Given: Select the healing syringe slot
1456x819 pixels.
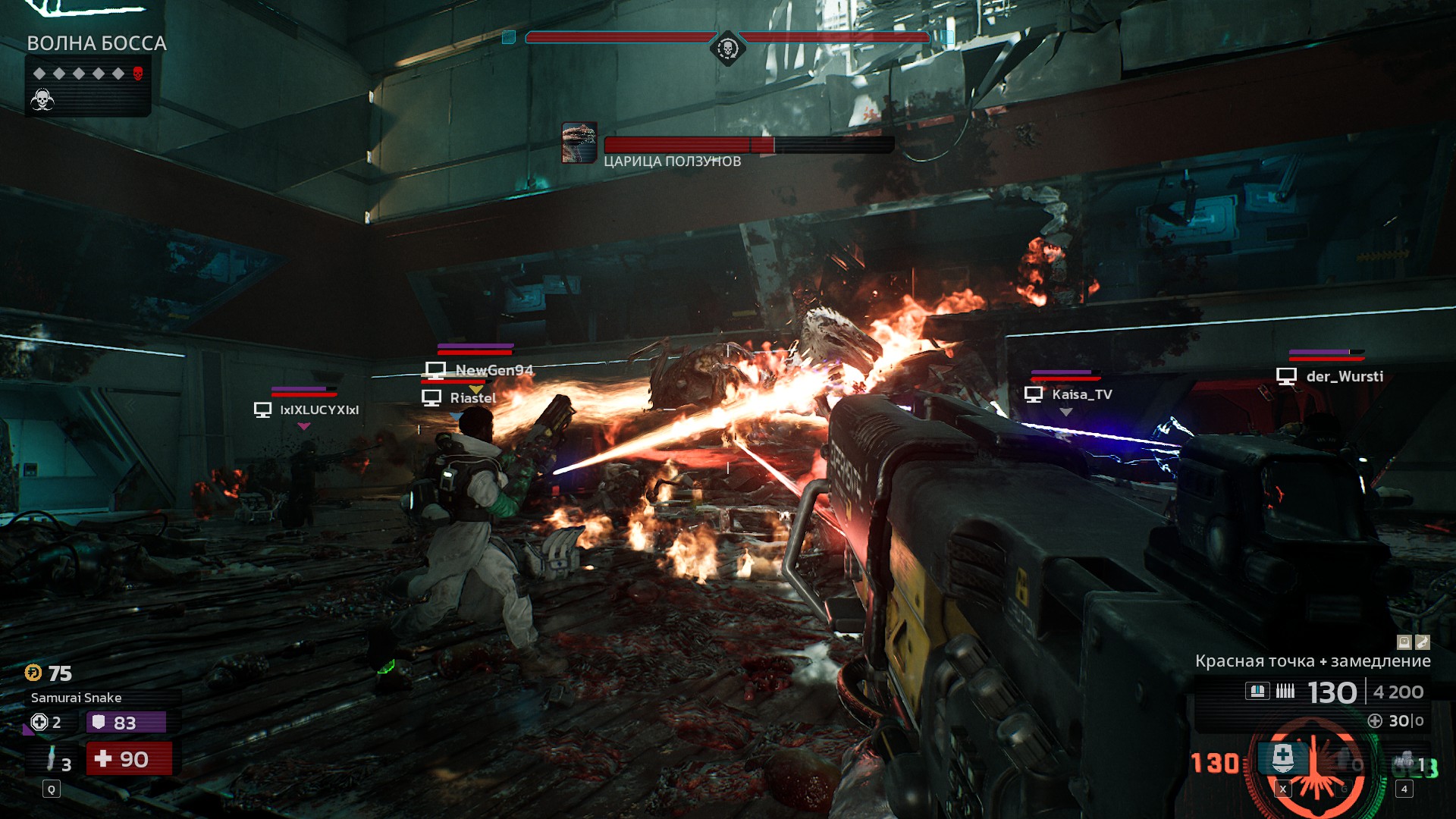Looking at the screenshot, I should point(52,758).
